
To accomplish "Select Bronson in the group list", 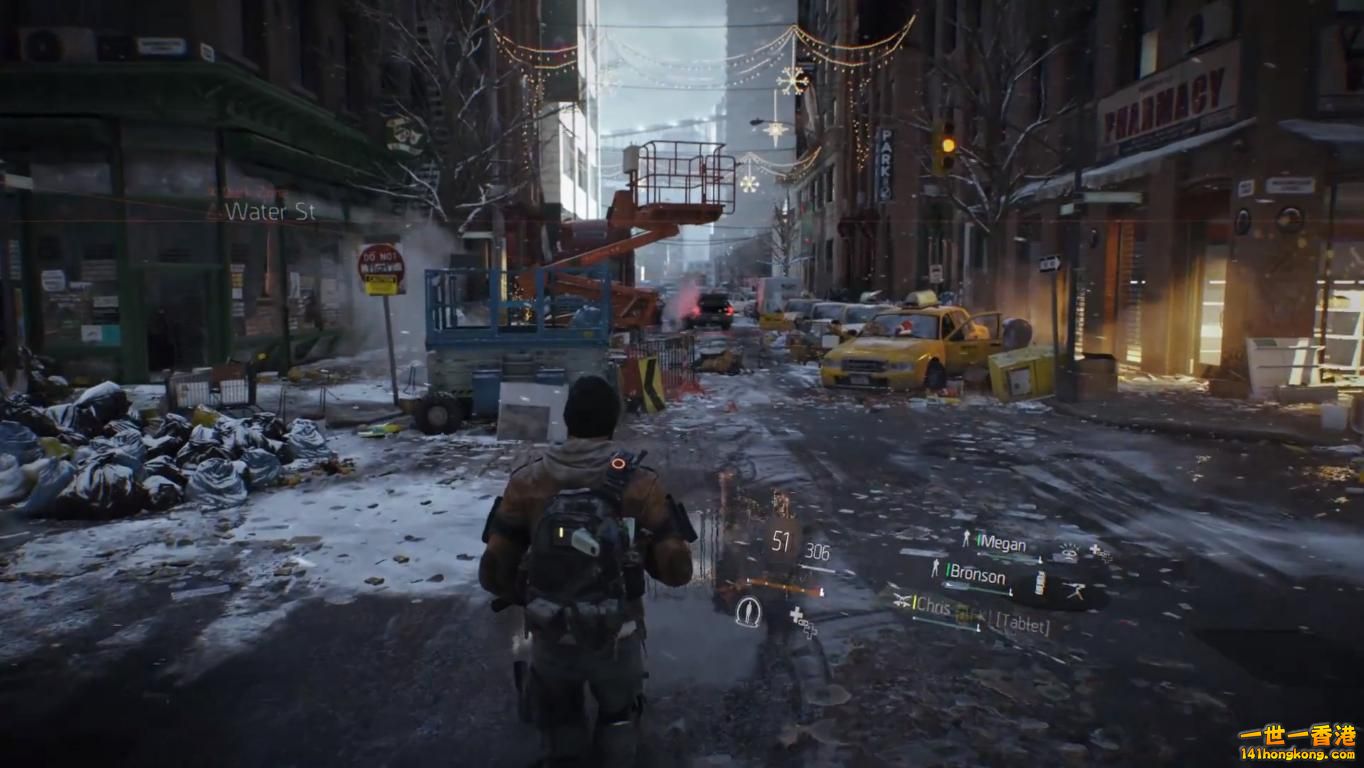I will click(x=977, y=575).
